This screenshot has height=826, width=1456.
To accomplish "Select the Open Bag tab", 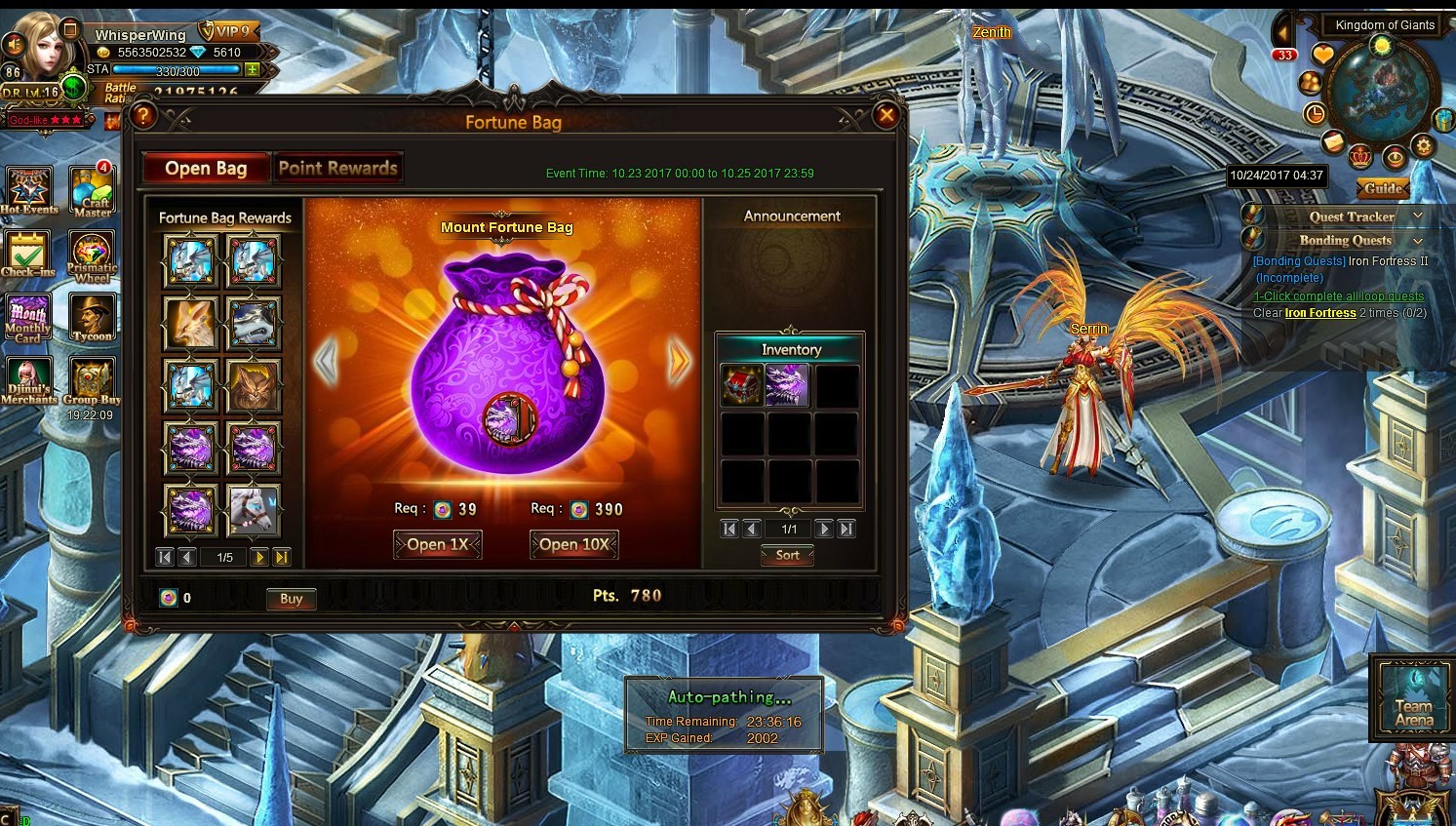I will [x=206, y=168].
